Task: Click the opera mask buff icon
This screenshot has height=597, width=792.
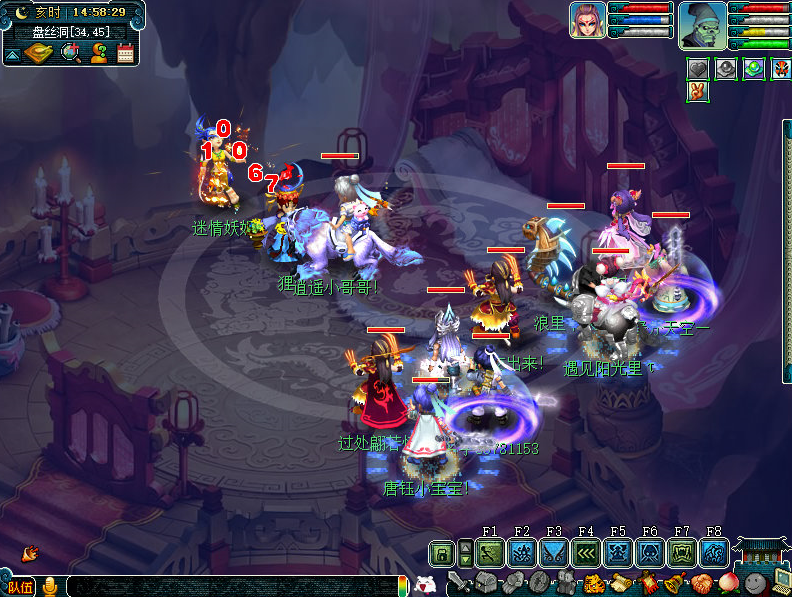Action: (780, 69)
